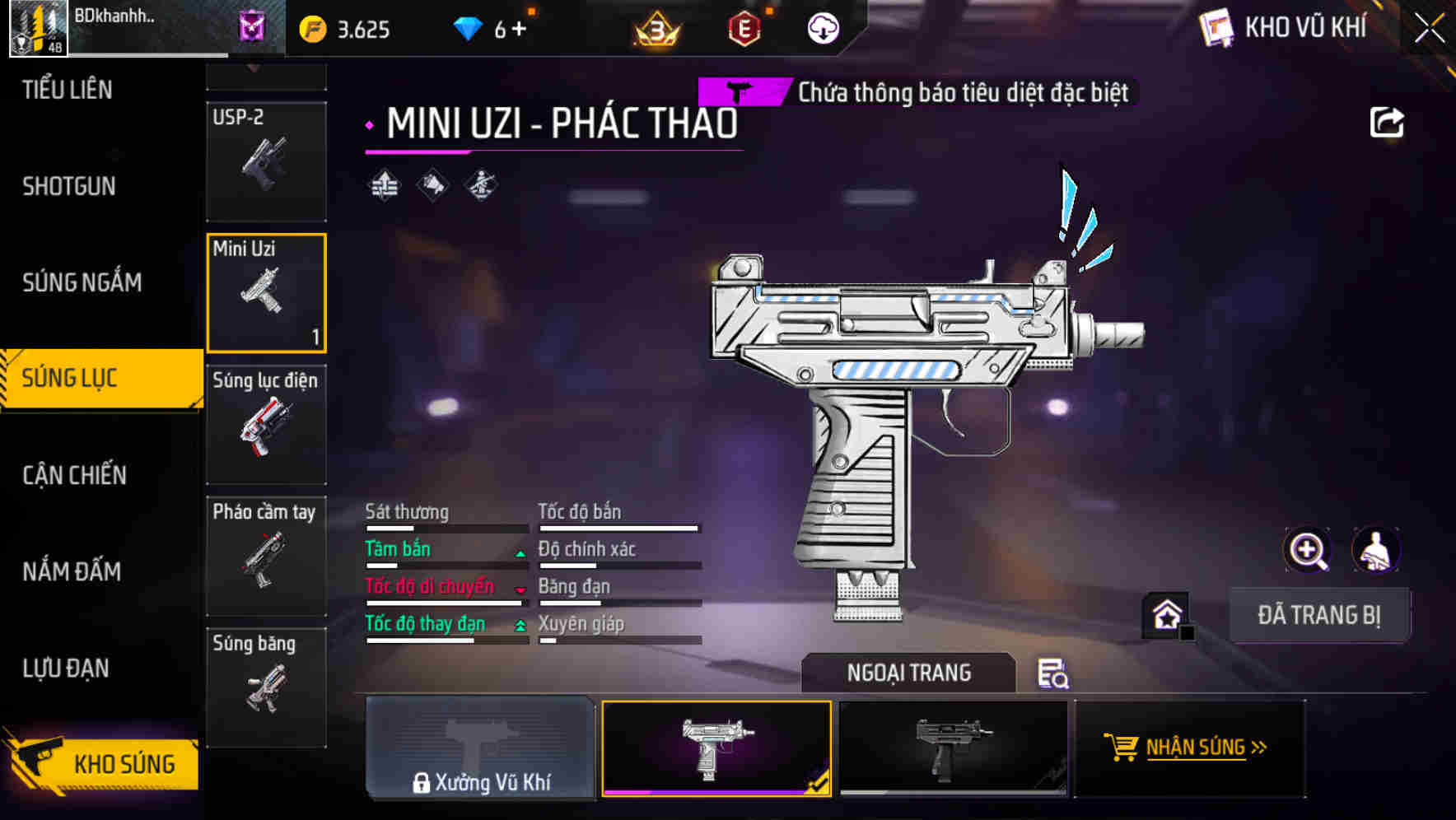Open the Súng Ngắm weapon category

pos(82,282)
